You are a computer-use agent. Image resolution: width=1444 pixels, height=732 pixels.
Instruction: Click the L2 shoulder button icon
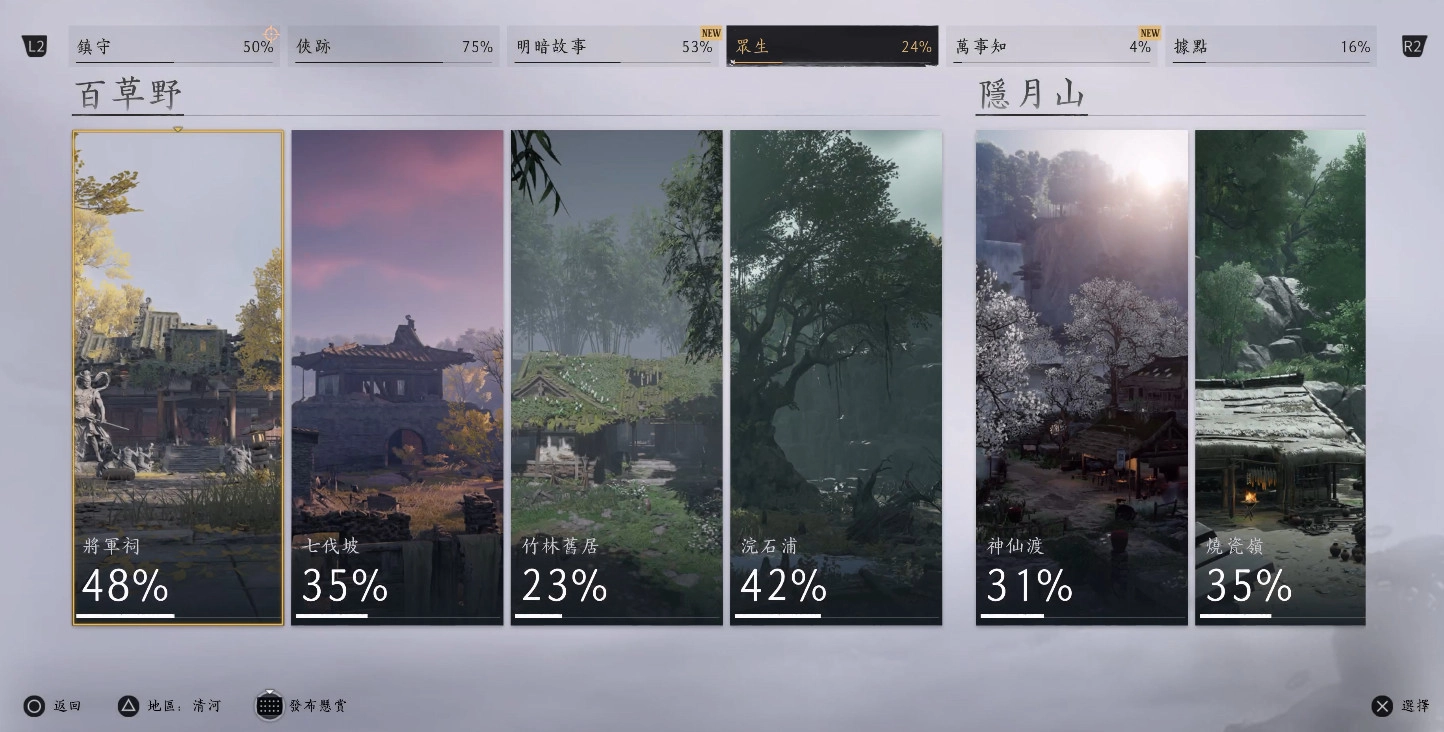(35, 45)
